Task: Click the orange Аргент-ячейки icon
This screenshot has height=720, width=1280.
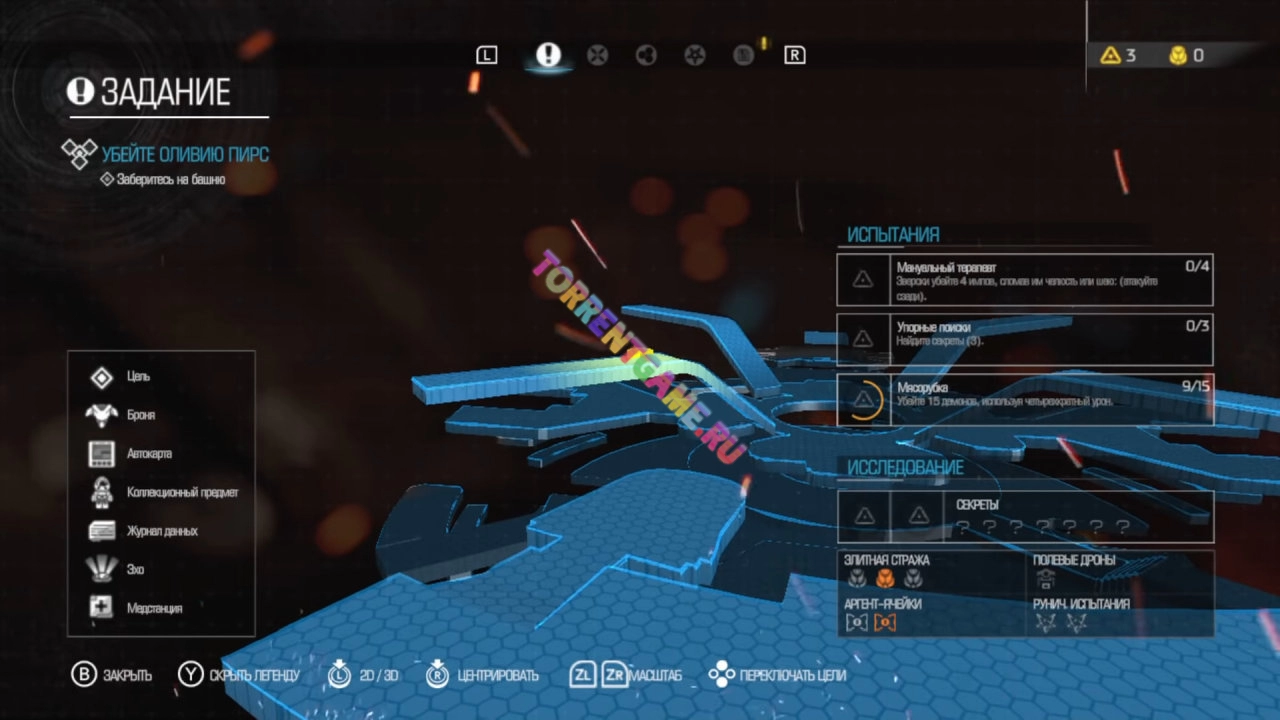Action: click(884, 623)
